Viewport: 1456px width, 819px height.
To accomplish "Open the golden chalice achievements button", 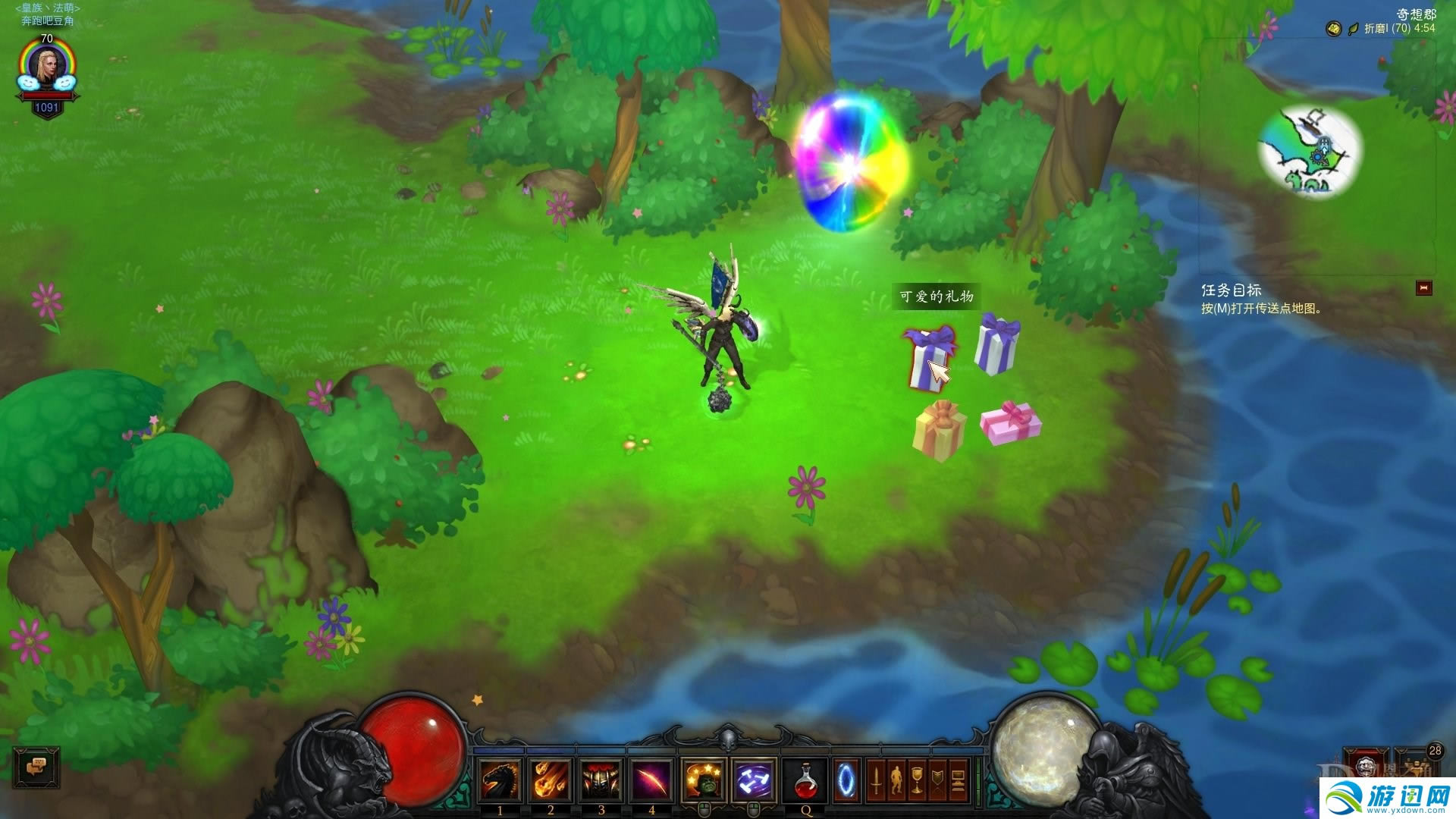I will tap(917, 780).
